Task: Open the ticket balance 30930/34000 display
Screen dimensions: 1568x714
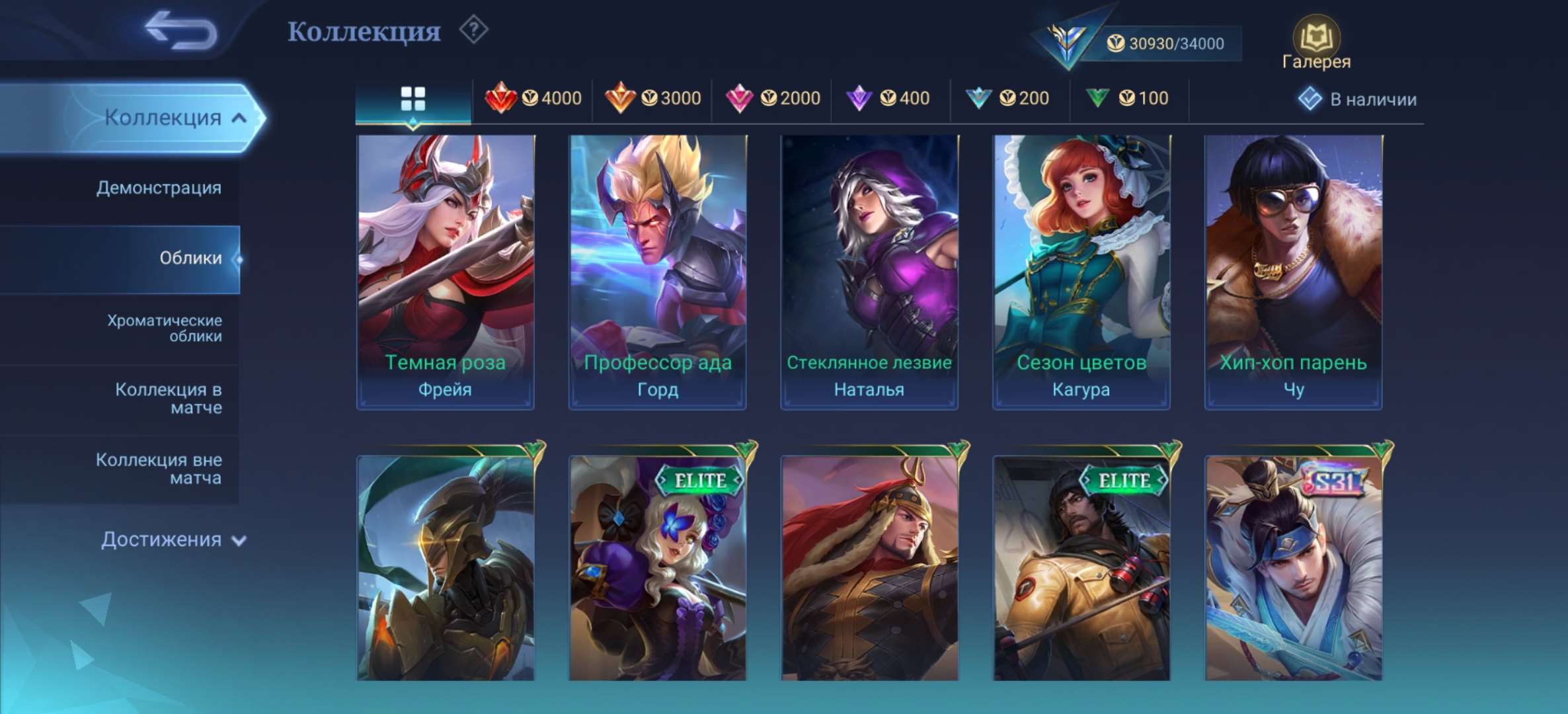Action: click(1163, 44)
